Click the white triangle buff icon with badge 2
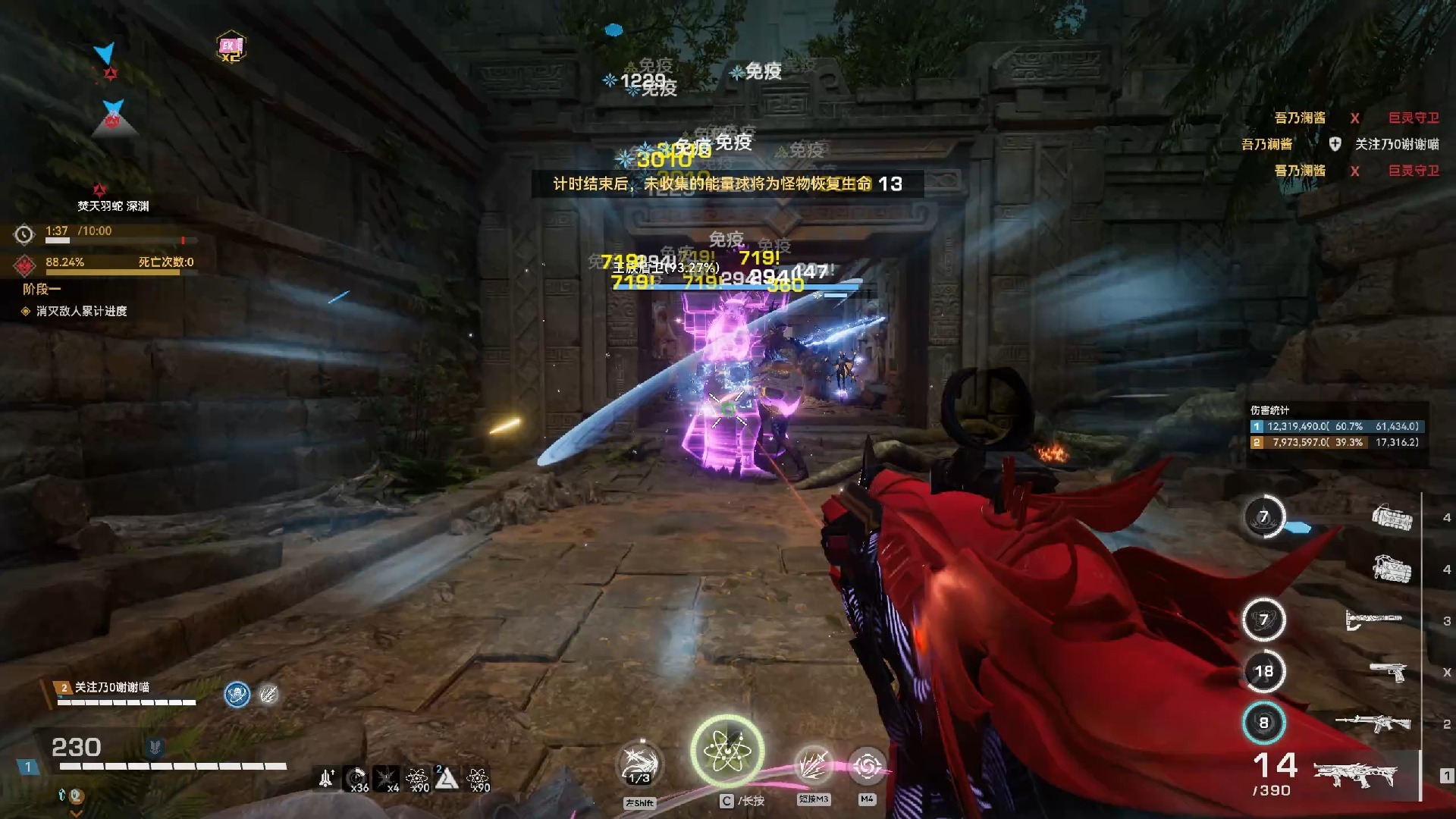This screenshot has width=1456, height=819. pyautogui.click(x=446, y=778)
